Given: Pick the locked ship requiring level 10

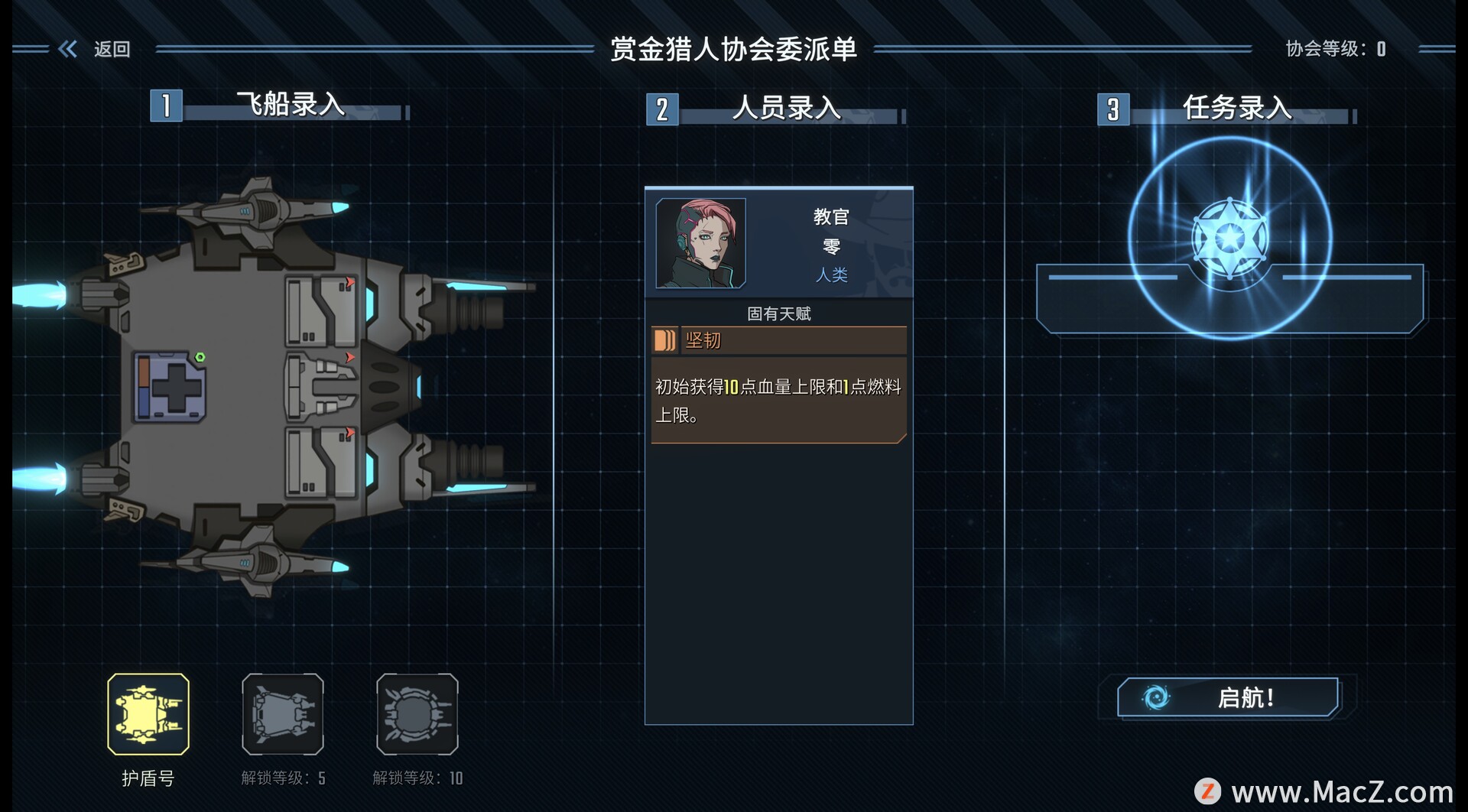Looking at the screenshot, I should point(417,714).
